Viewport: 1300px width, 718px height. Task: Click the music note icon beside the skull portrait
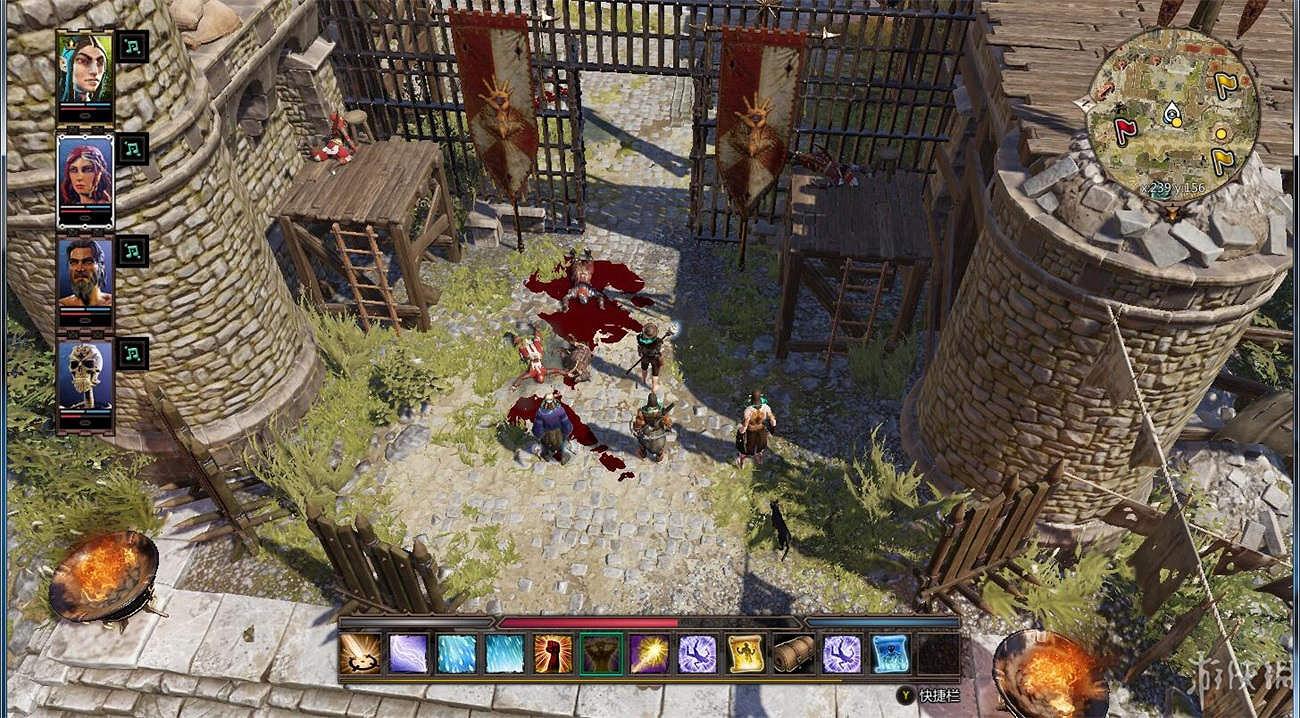133,352
